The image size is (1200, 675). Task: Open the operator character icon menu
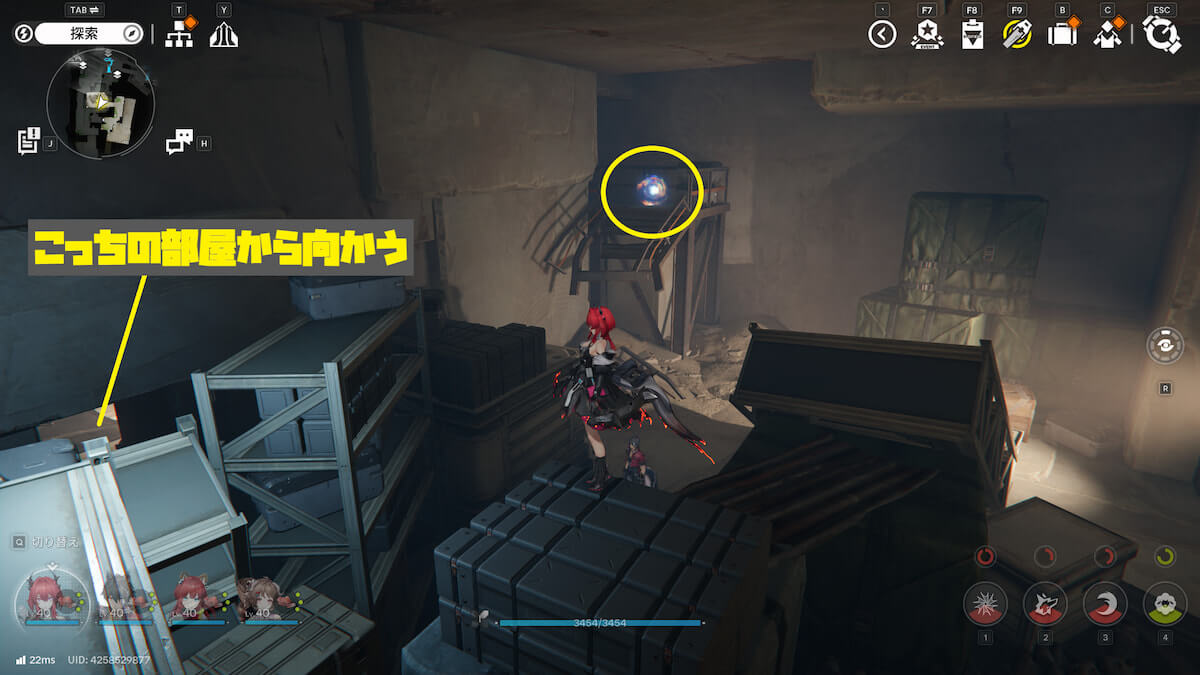coord(1107,35)
